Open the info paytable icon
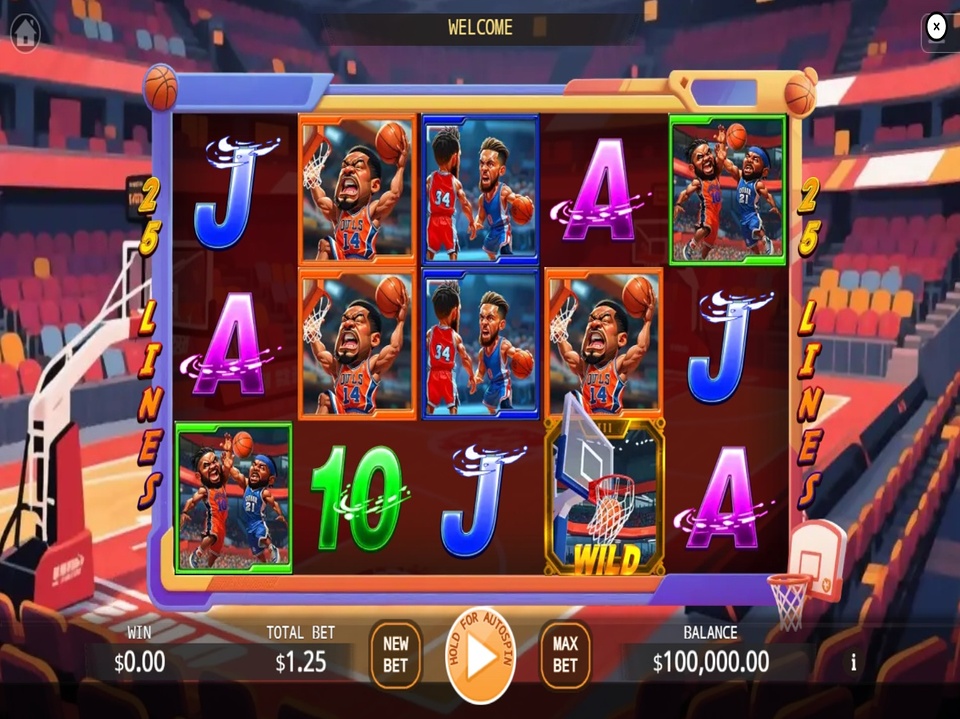 853,662
